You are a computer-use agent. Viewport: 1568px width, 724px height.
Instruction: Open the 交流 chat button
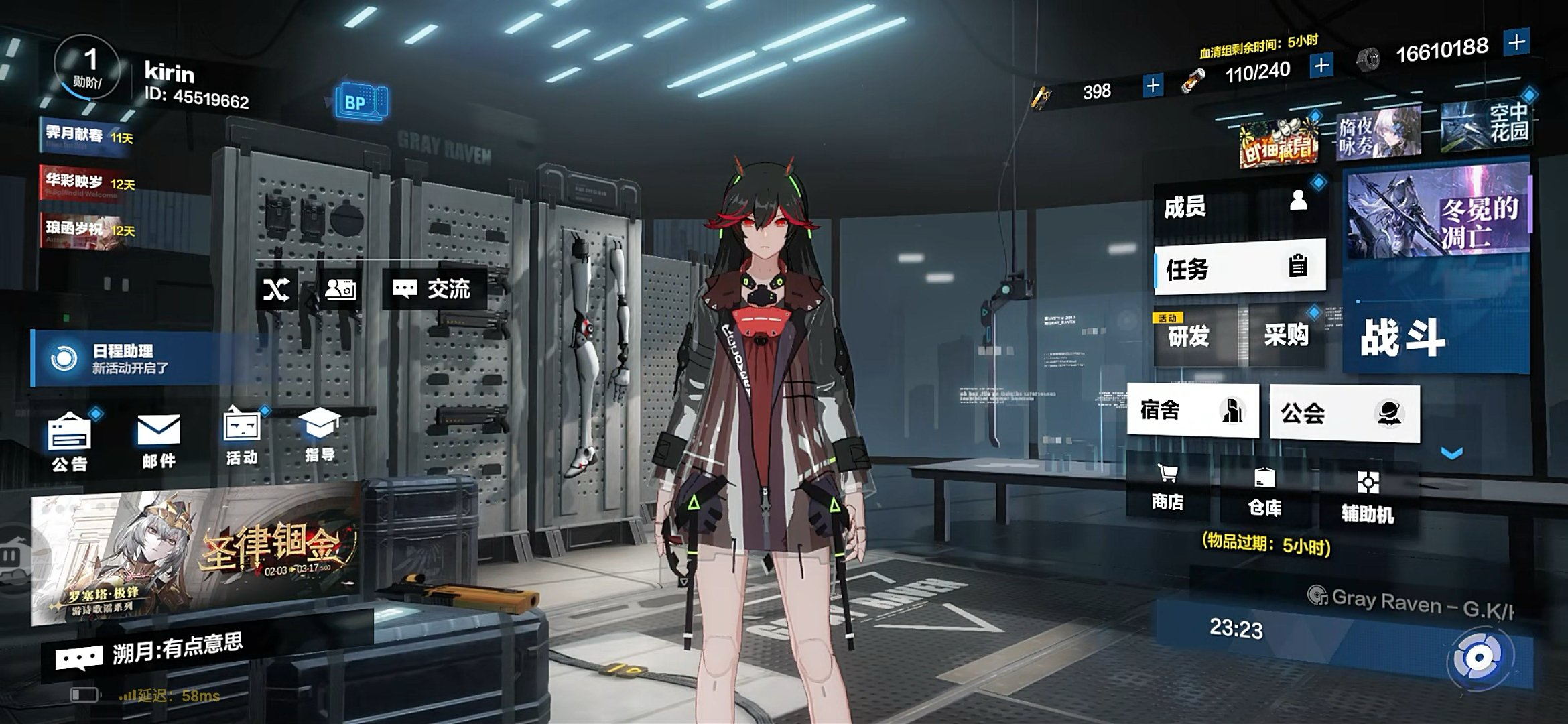434,289
